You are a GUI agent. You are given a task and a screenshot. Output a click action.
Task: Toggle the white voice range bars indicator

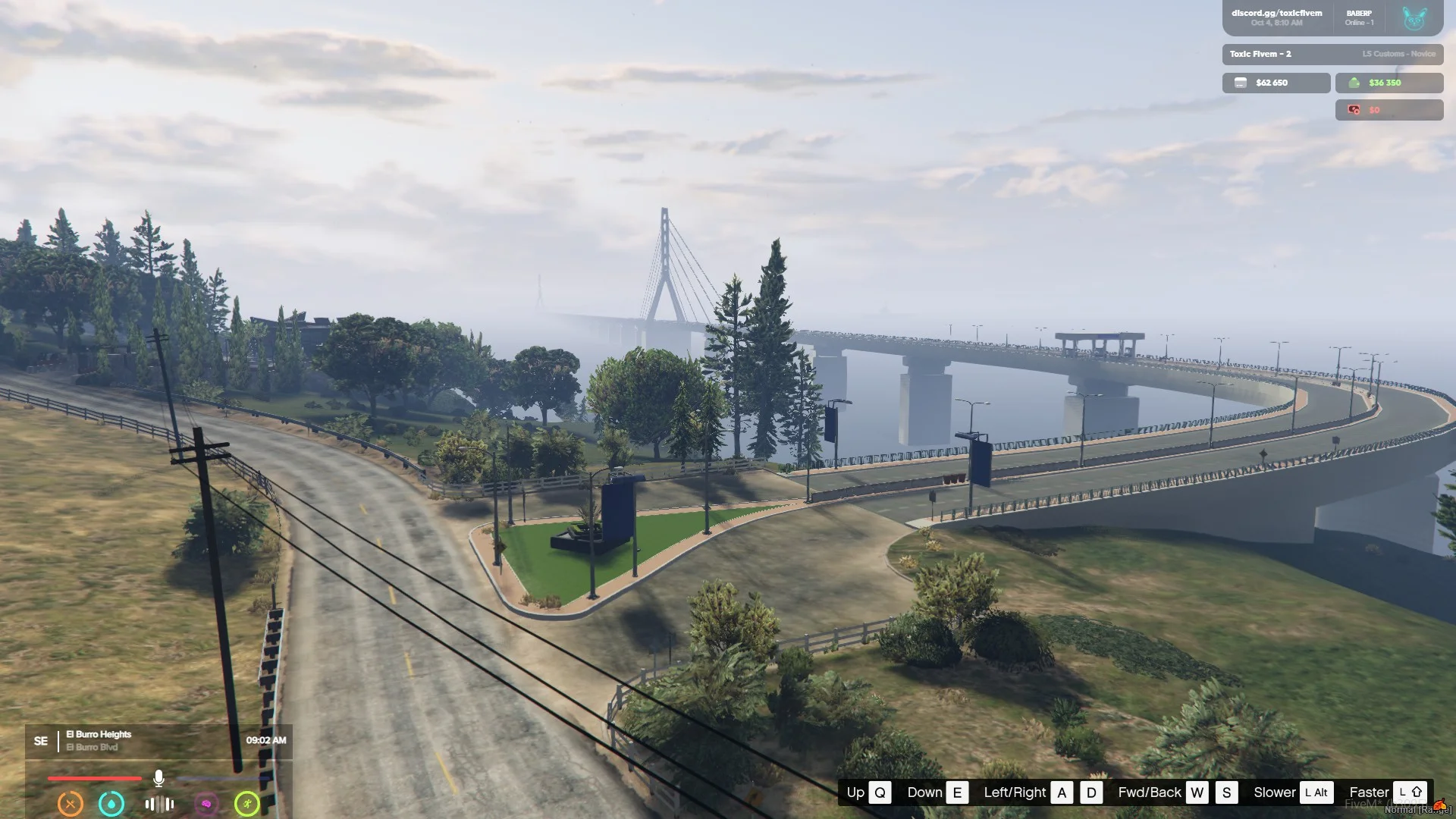(x=159, y=804)
